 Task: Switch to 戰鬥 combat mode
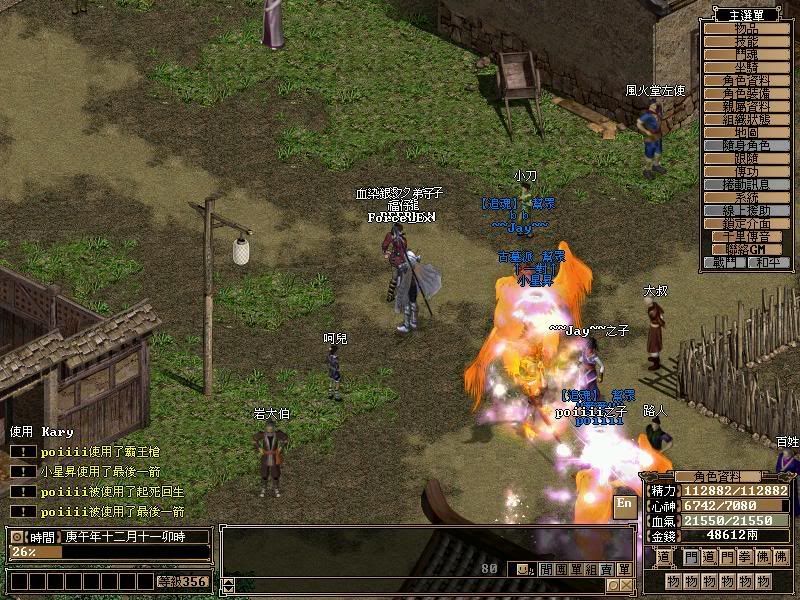coord(725,262)
